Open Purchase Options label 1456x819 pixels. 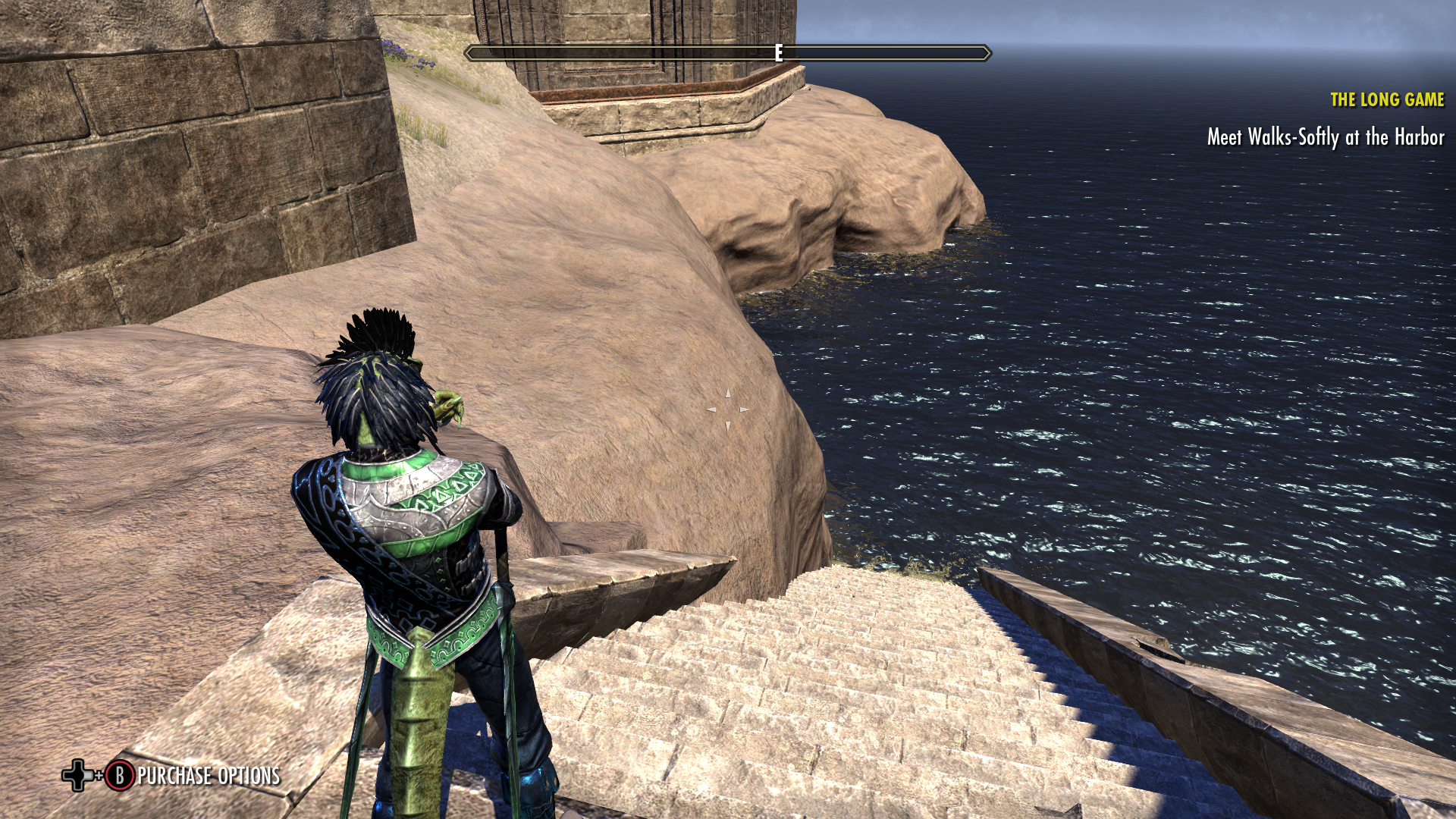coord(209,776)
